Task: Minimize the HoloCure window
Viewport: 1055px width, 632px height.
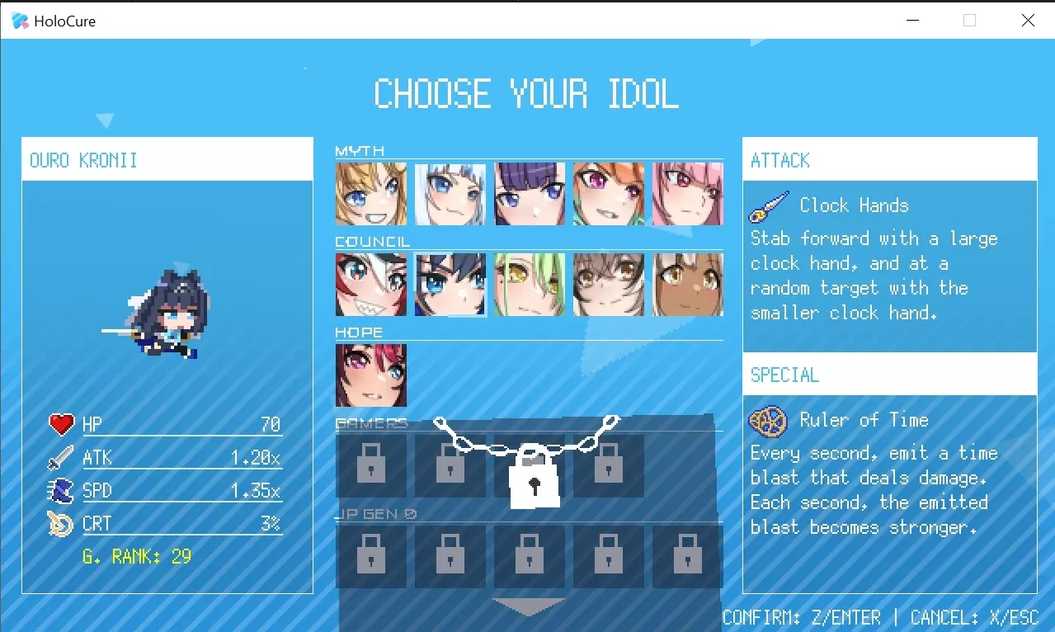Action: tap(912, 20)
